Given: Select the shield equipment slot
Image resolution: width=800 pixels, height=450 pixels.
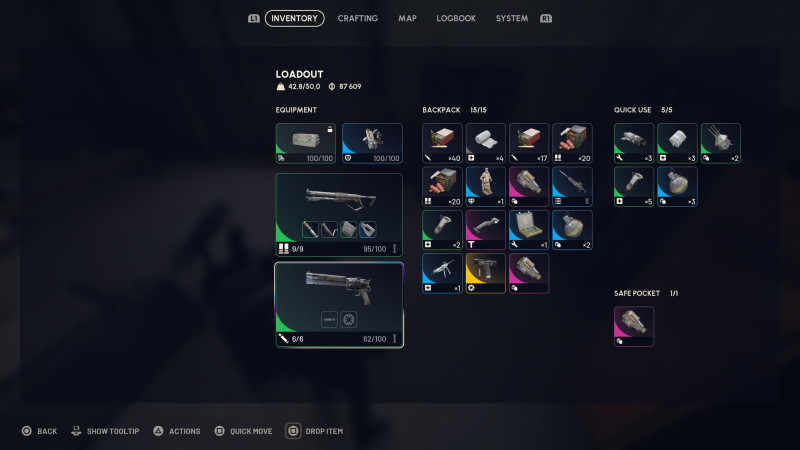Looking at the screenshot, I should point(372,143).
